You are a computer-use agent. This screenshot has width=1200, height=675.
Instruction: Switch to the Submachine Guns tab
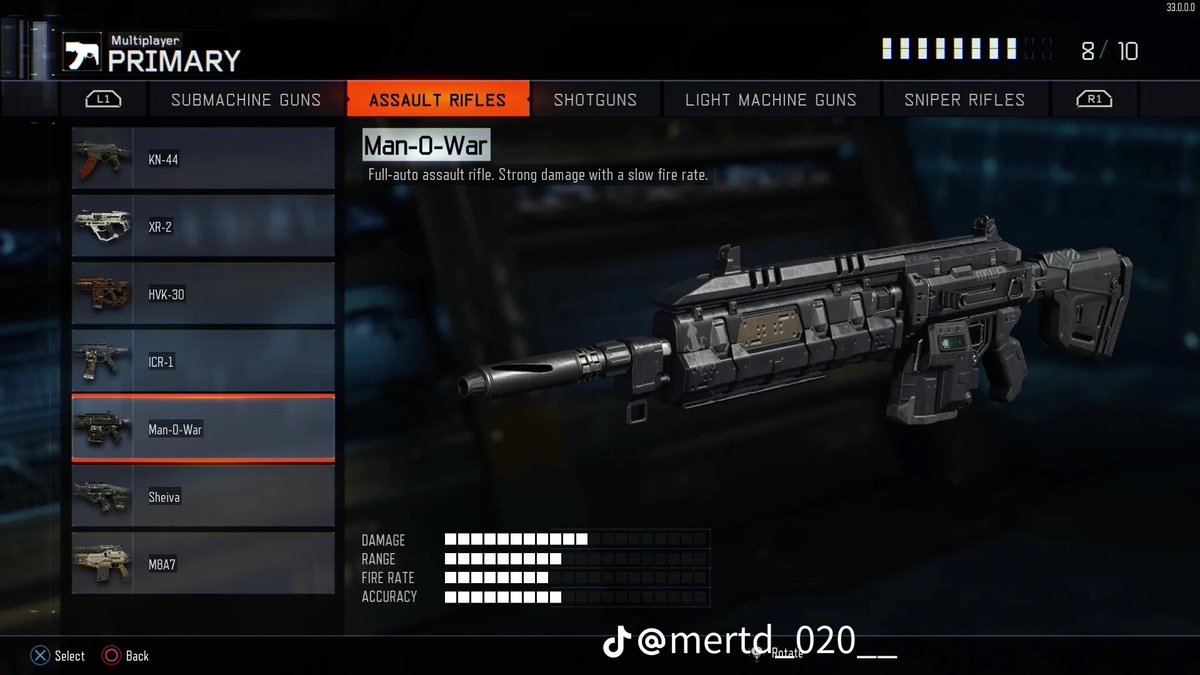point(246,100)
